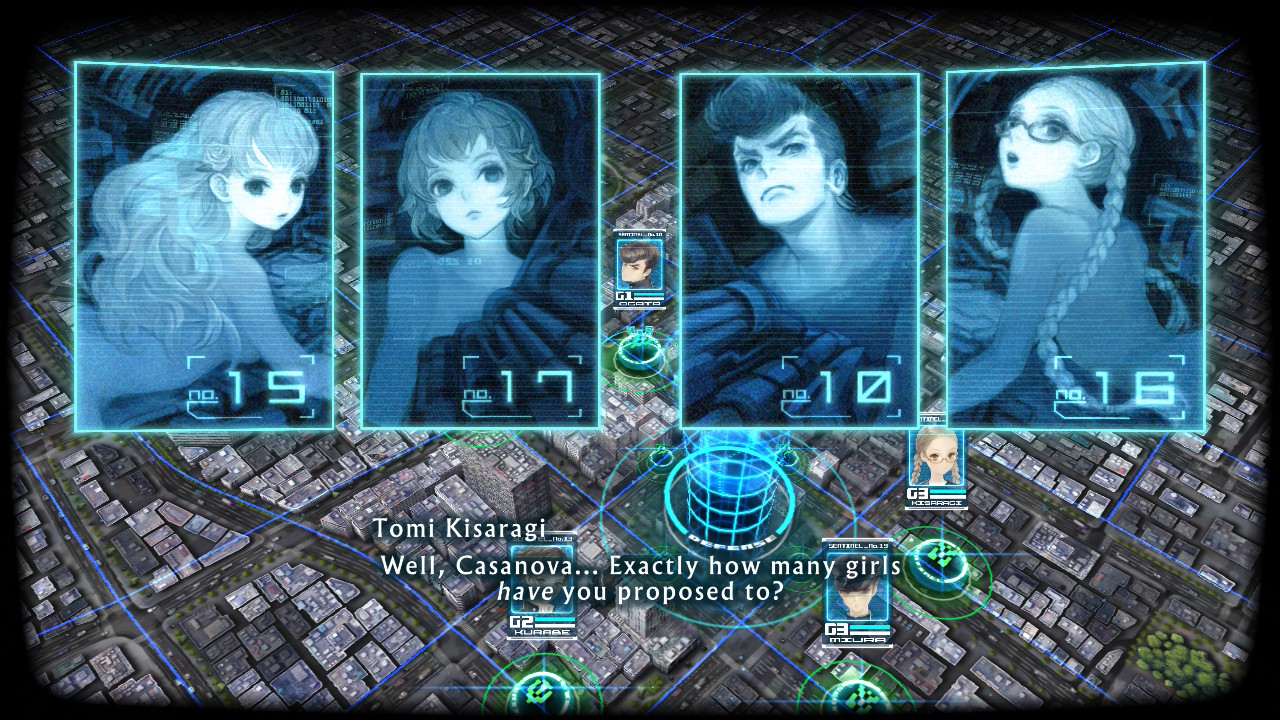Select the No. 10 pilot portrait panel
Screen dimensions: 1280x720
click(x=799, y=250)
